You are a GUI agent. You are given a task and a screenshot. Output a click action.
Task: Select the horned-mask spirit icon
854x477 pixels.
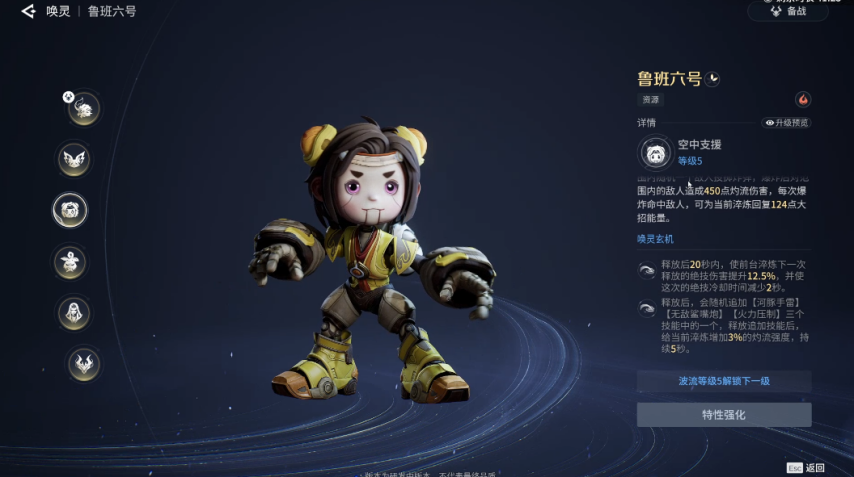click(x=83, y=364)
